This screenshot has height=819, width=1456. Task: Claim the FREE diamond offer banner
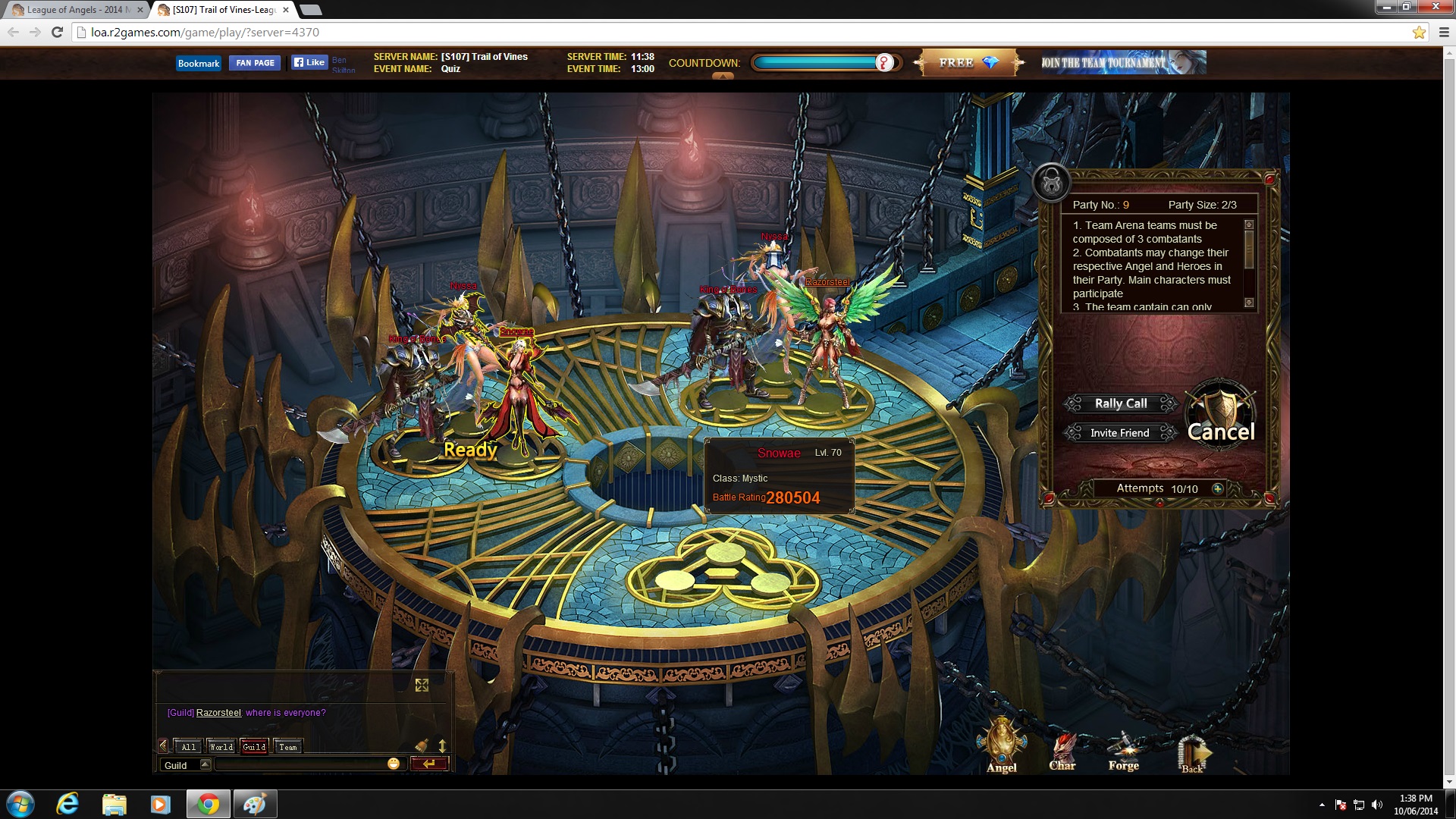click(968, 63)
